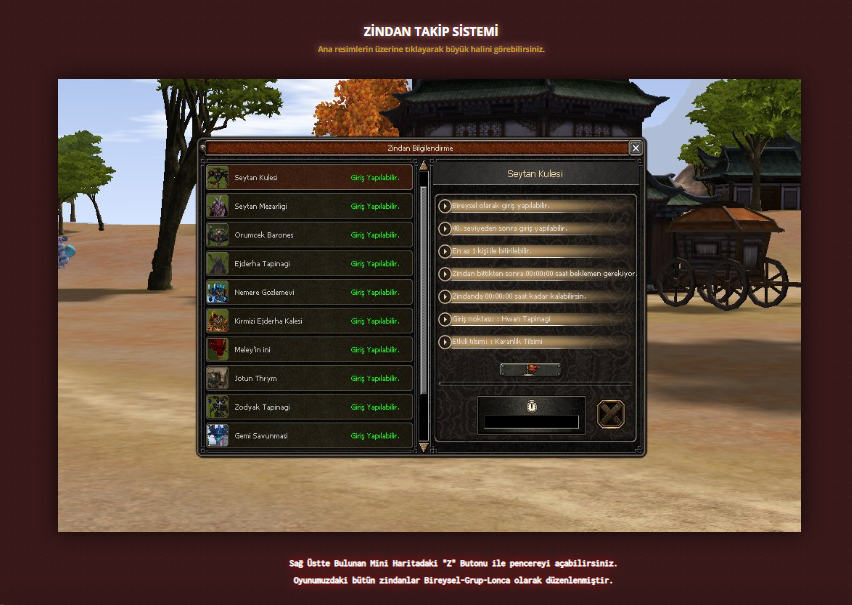Close the Zindan Bilgilendirme window
Image resolution: width=852 pixels, height=605 pixels.
click(635, 148)
